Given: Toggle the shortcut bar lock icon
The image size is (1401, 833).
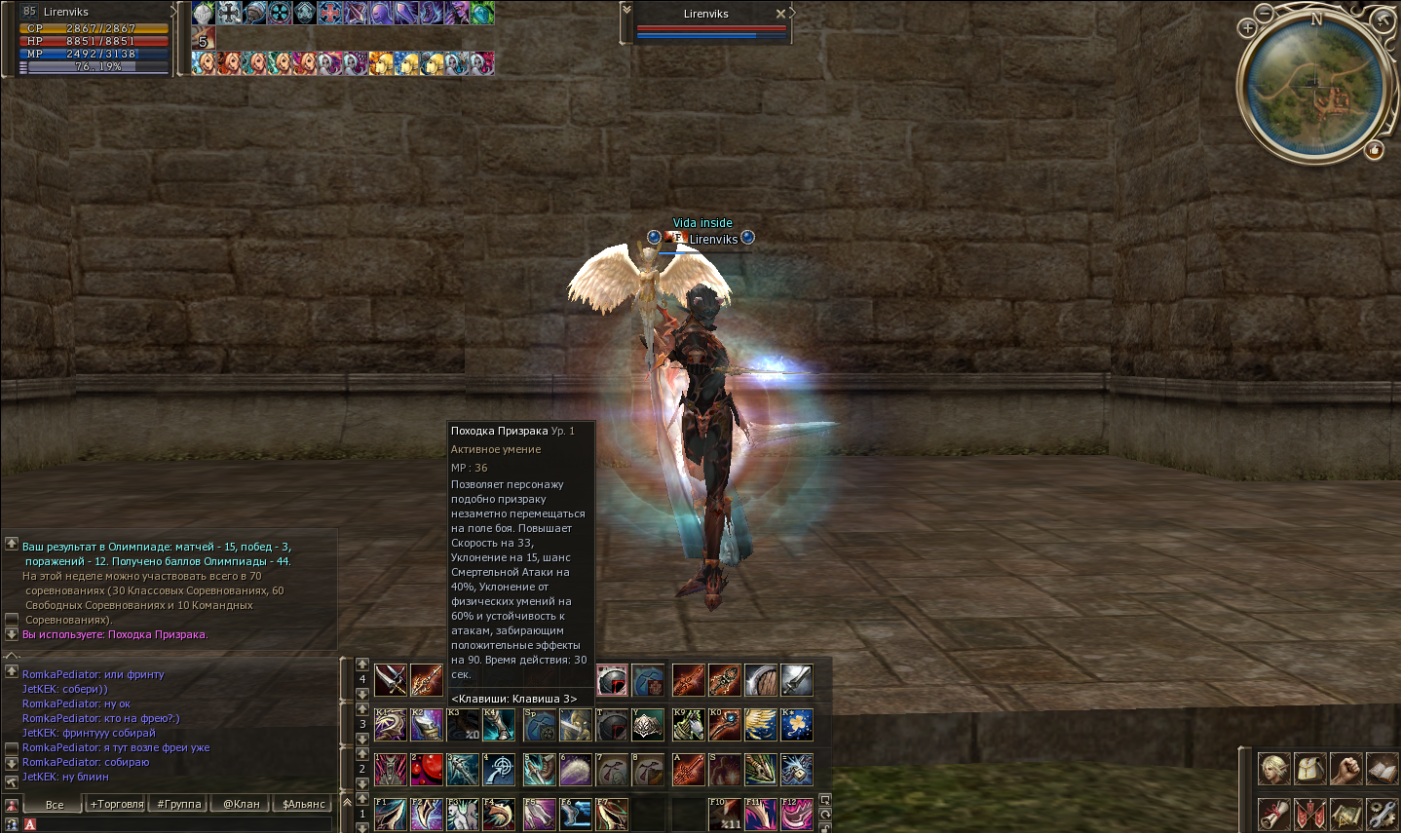Looking at the screenshot, I should [x=825, y=827].
